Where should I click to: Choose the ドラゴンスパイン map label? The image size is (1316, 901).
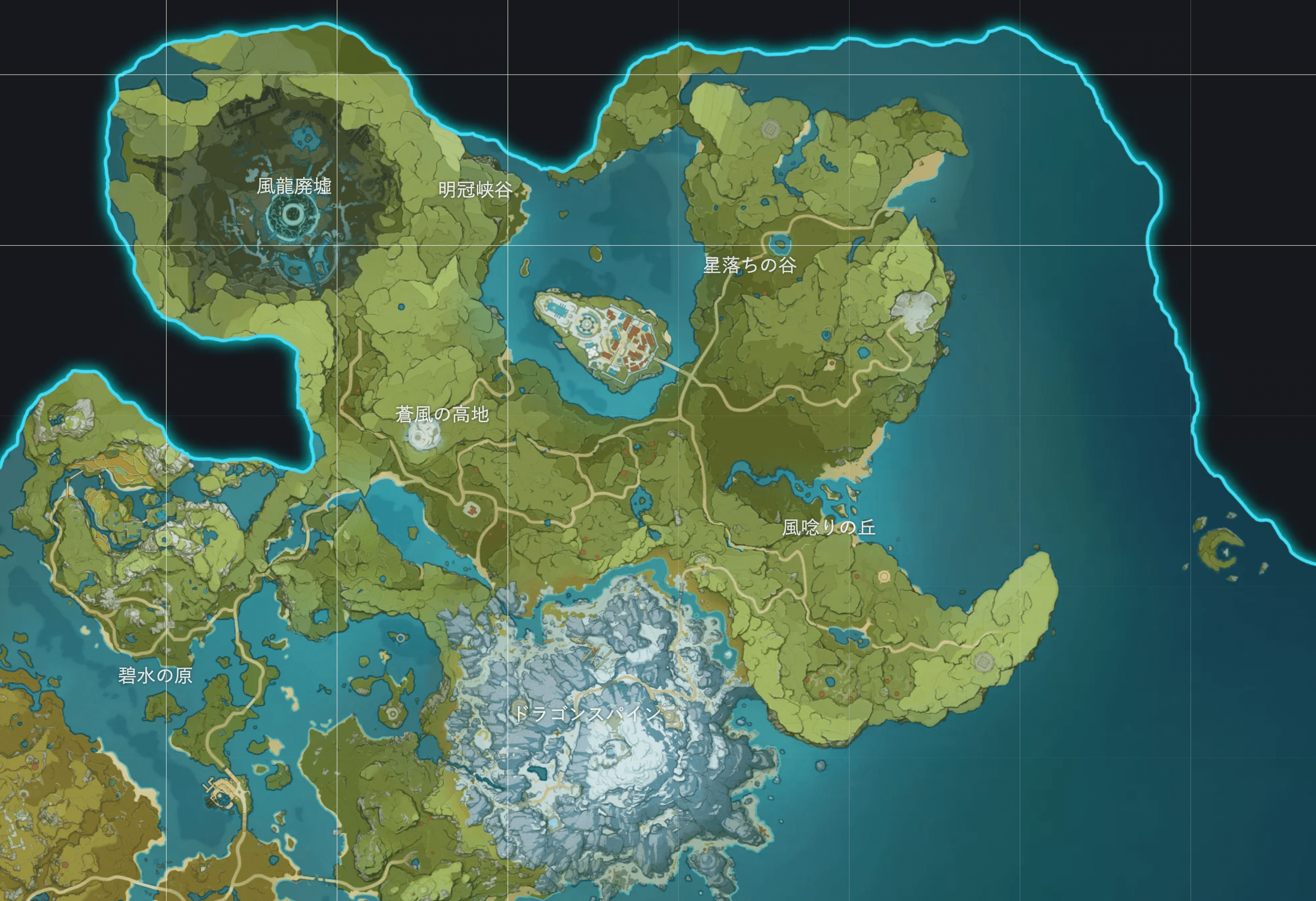click(587, 713)
